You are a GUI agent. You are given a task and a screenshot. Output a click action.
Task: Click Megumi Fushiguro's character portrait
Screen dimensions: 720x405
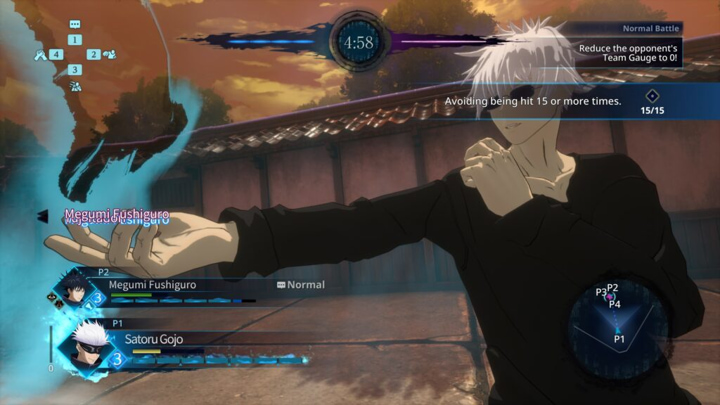(75, 290)
